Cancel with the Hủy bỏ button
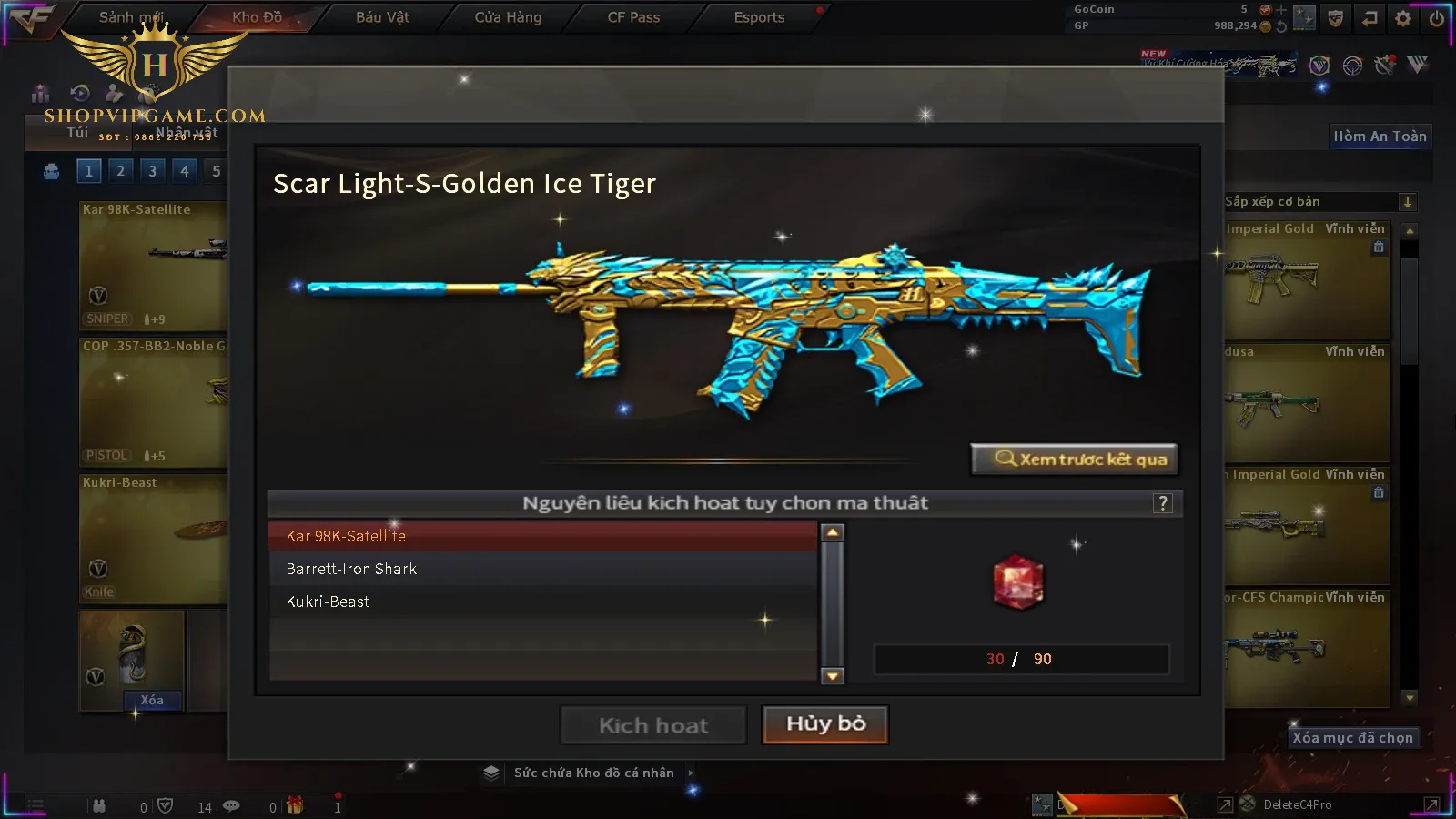The width and height of the screenshot is (1456, 819). coord(824,724)
